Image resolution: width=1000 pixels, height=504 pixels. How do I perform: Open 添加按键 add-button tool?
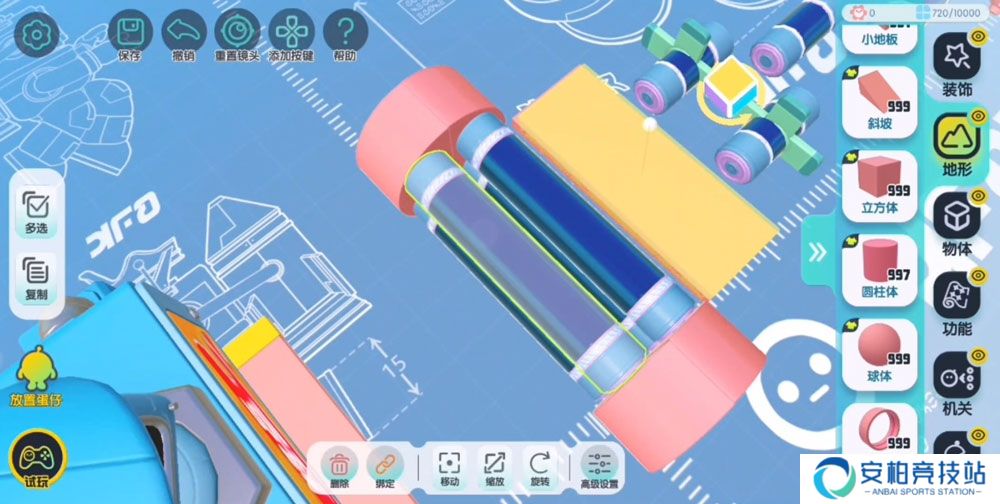point(291,34)
